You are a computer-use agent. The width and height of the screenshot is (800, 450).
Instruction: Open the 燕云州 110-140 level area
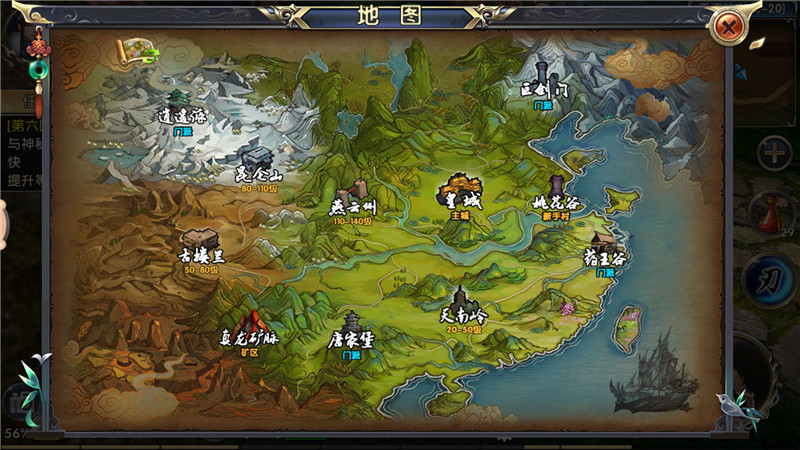pyautogui.click(x=351, y=199)
